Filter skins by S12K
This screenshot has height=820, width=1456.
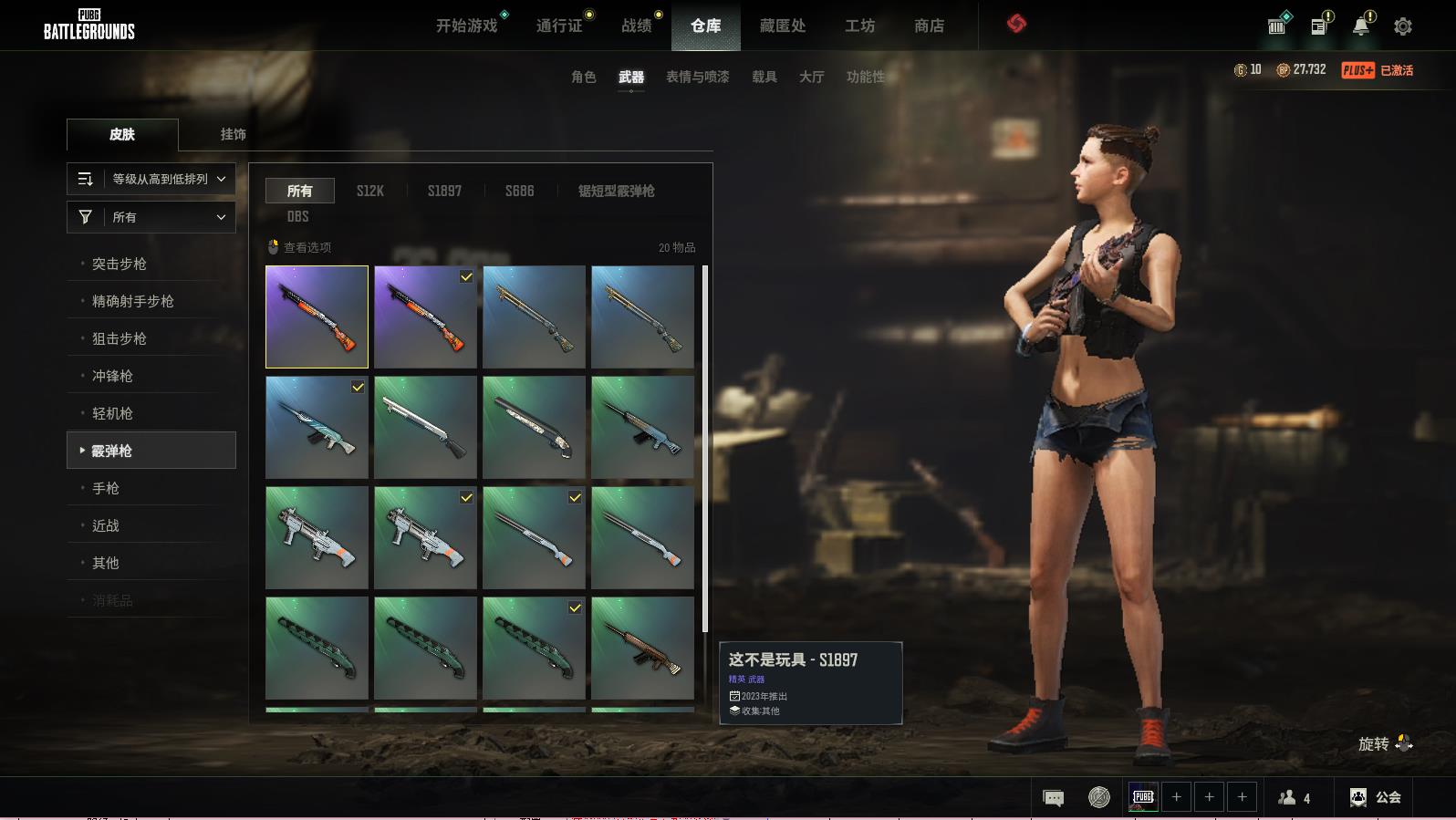coord(369,191)
